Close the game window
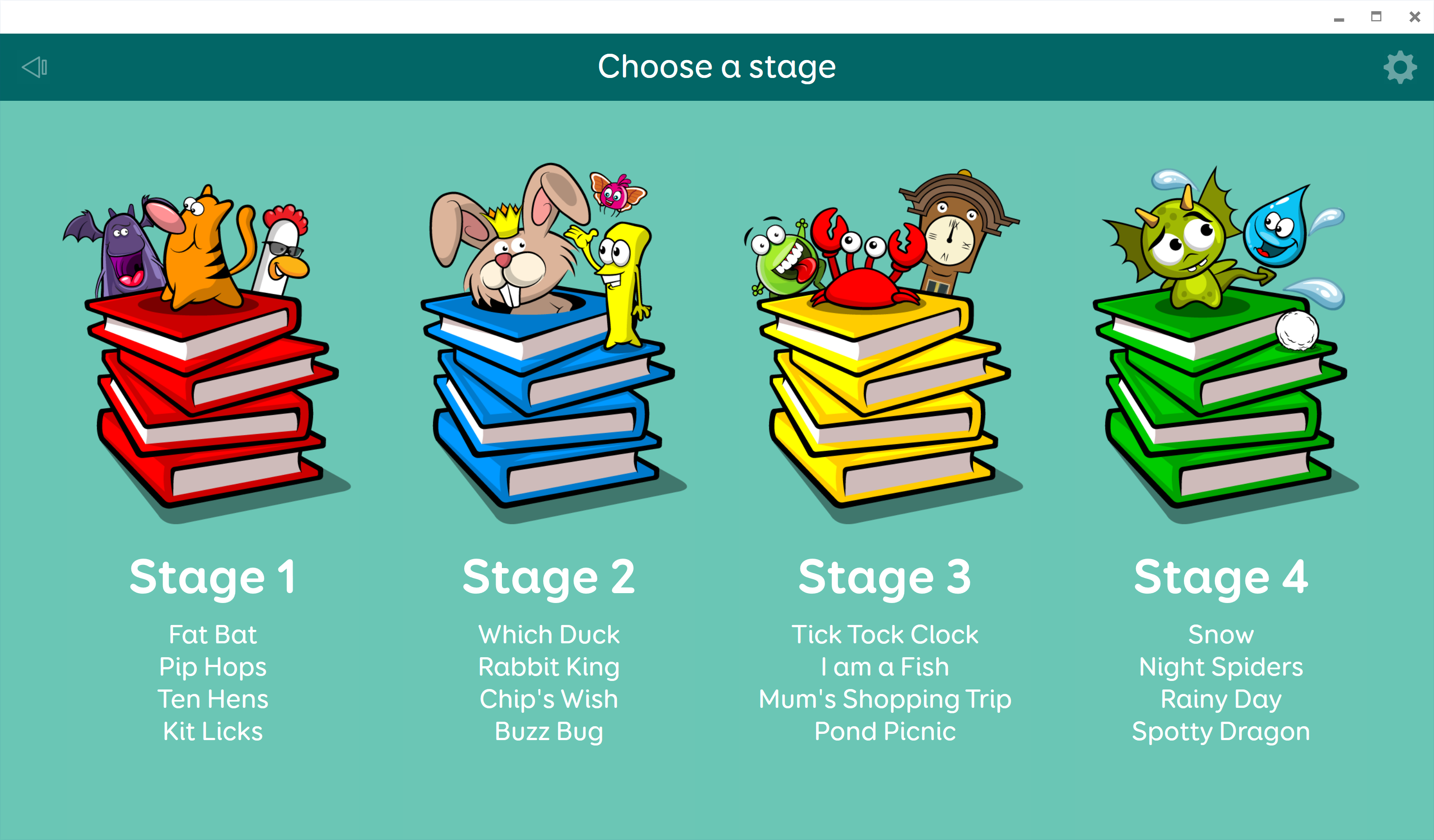 pos(1415,17)
